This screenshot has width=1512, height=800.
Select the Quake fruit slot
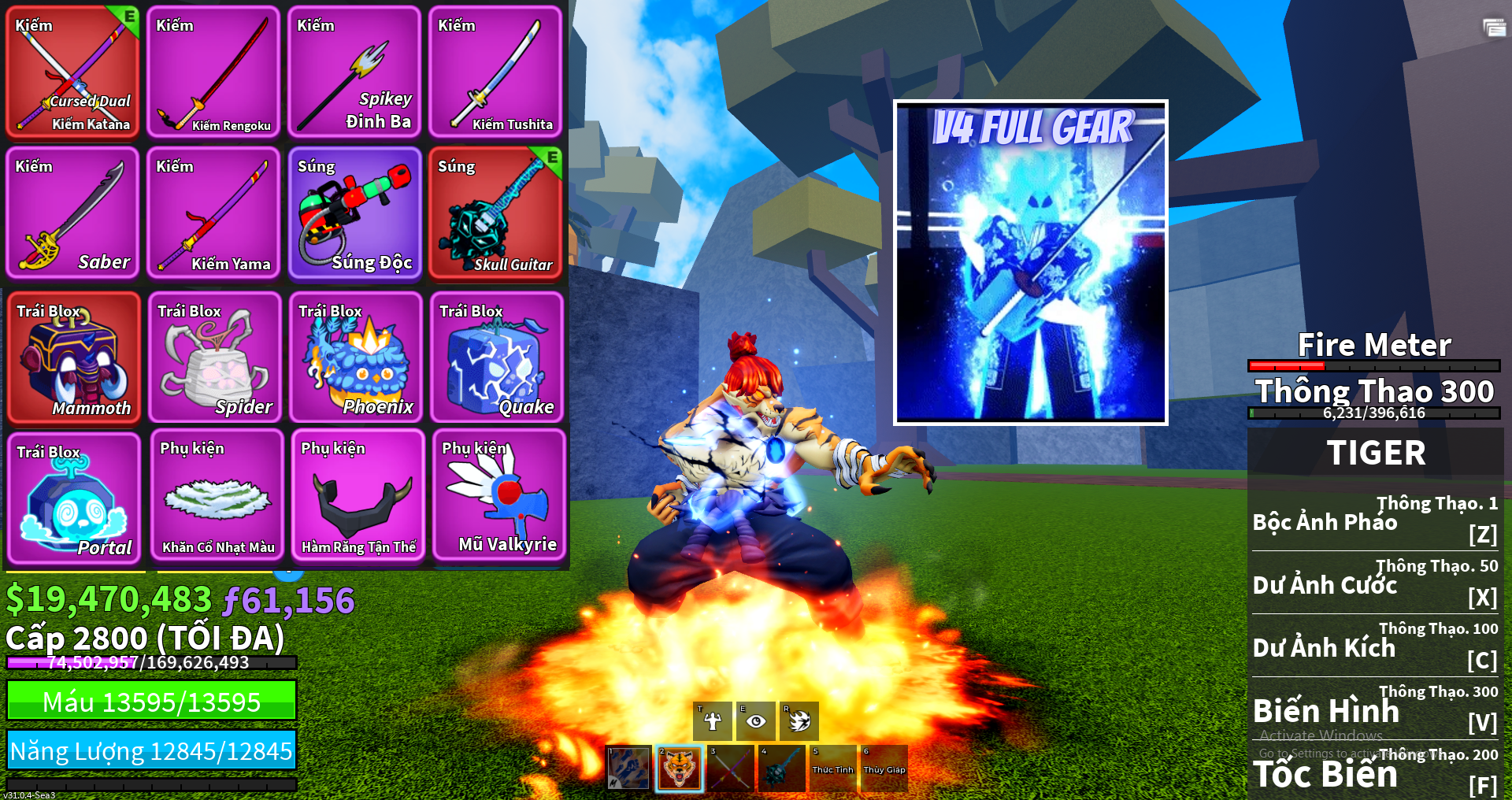496,357
